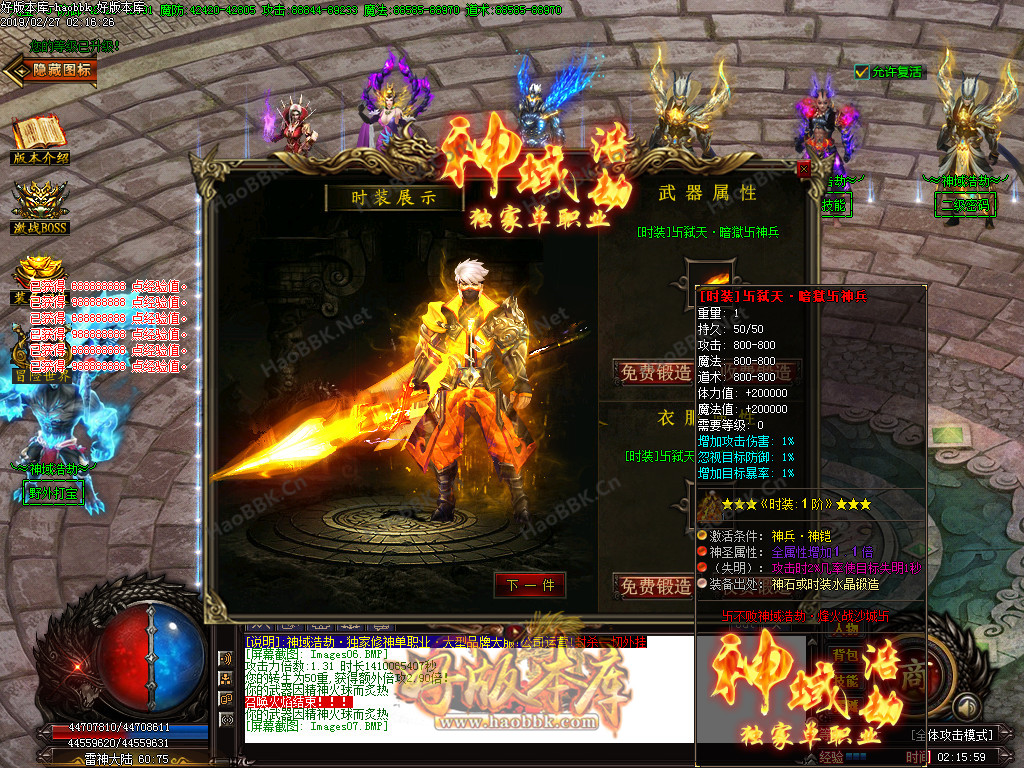Toggle the 允许复活 checkbox

pos(862,72)
